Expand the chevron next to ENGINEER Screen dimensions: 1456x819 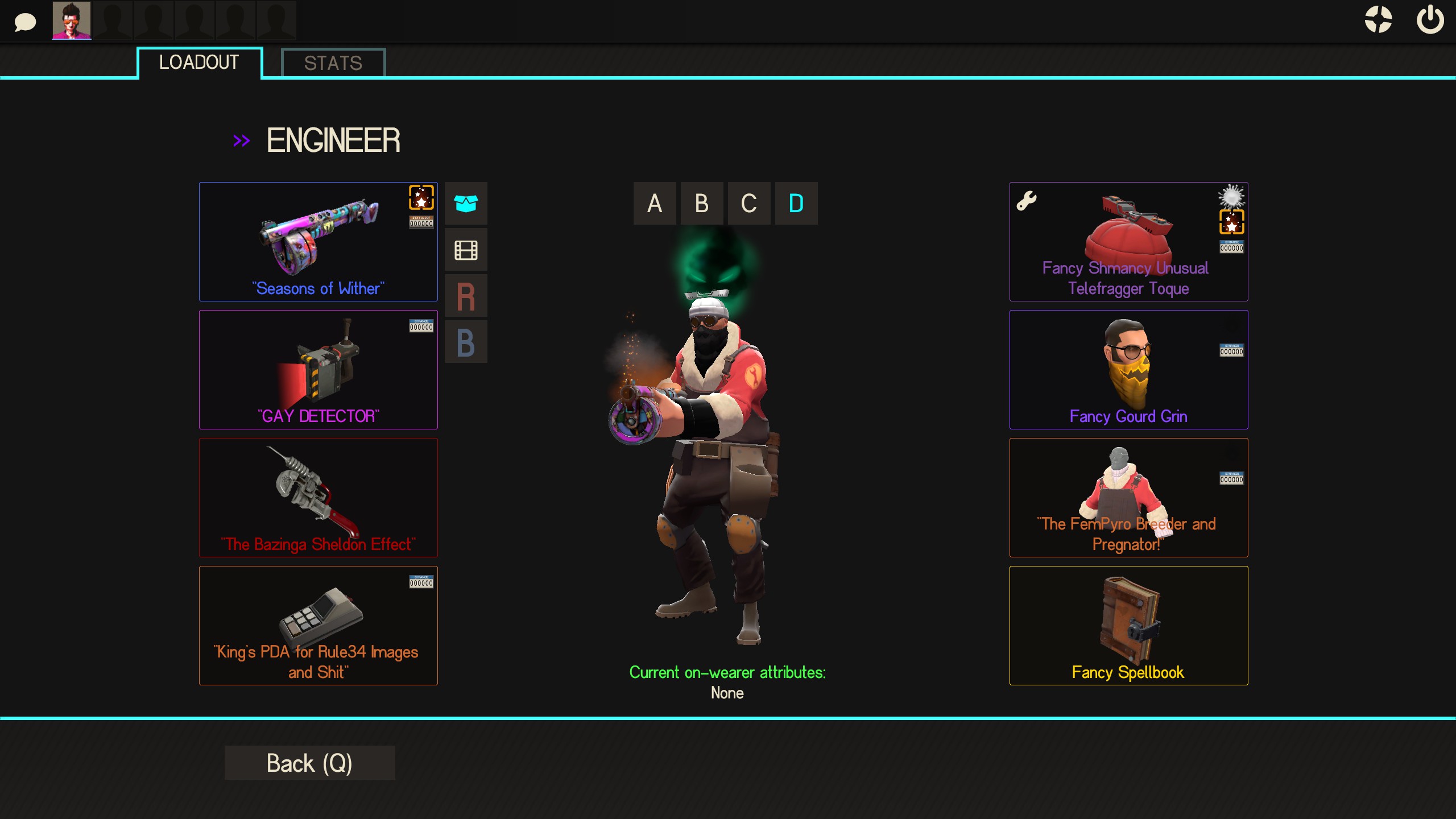(x=241, y=140)
